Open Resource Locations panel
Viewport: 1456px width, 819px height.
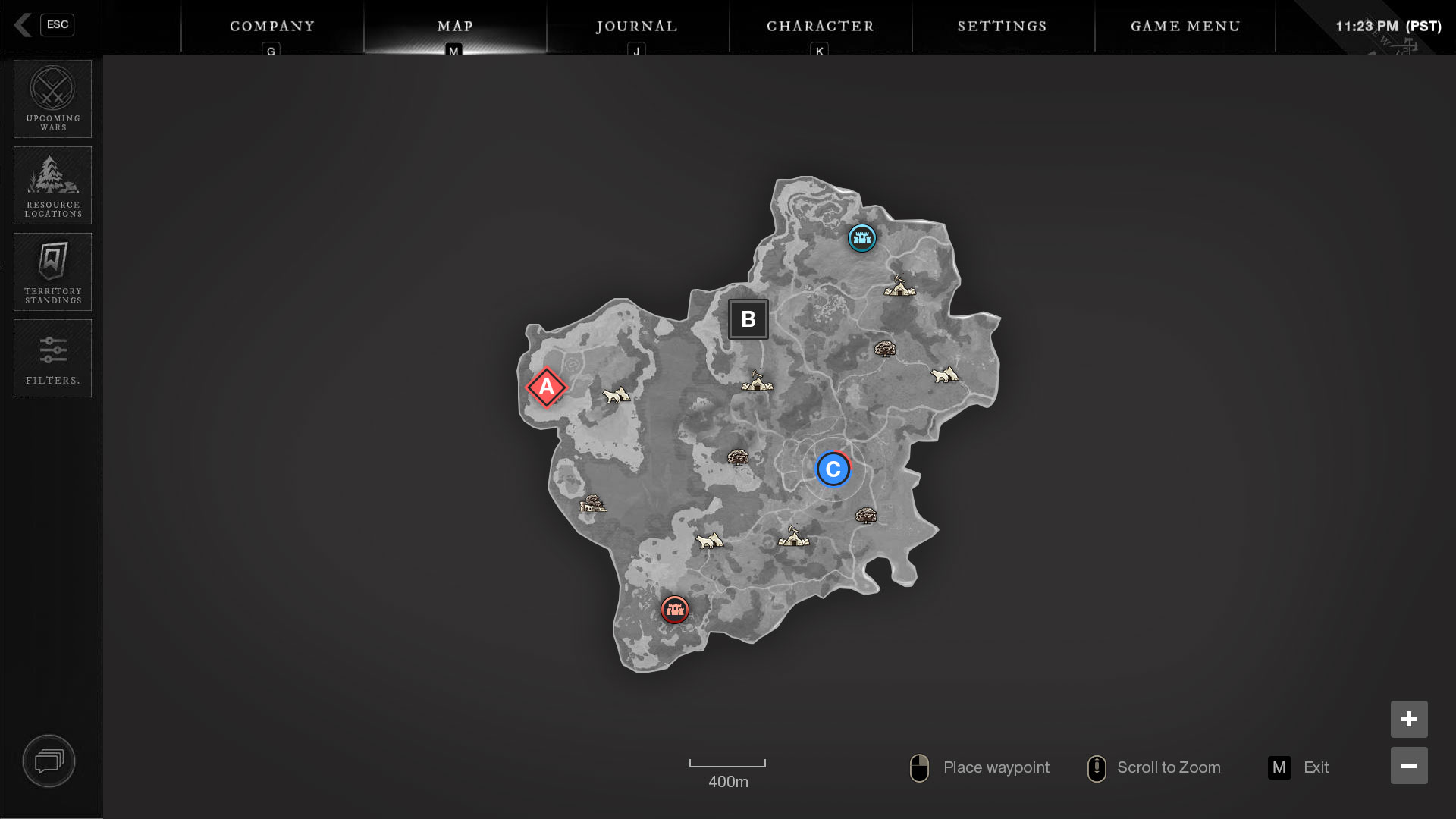(x=53, y=186)
